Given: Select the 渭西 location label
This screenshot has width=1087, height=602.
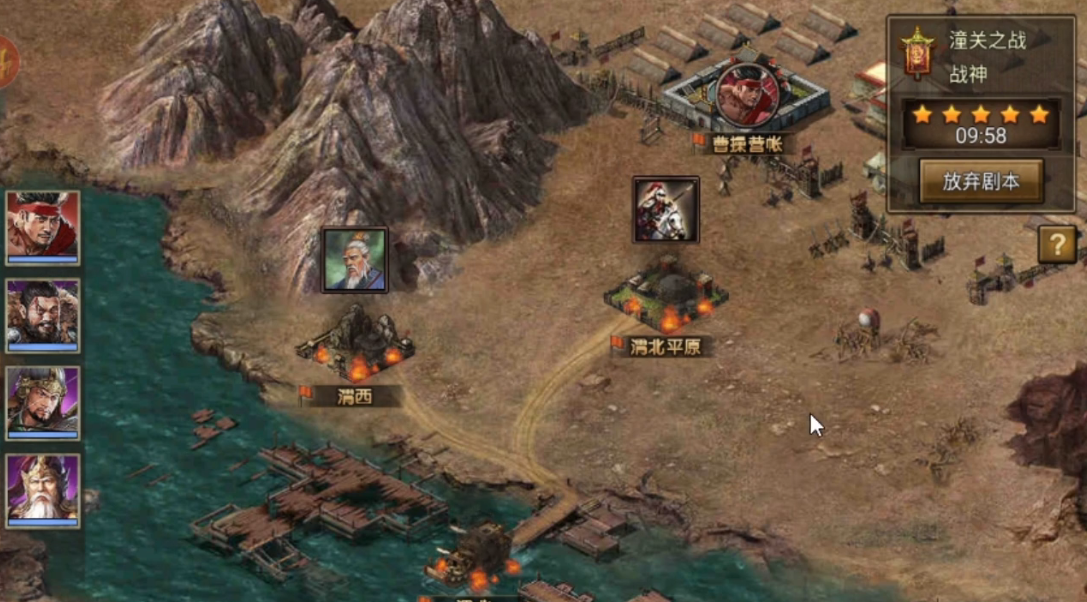Looking at the screenshot, I should click(x=355, y=397).
